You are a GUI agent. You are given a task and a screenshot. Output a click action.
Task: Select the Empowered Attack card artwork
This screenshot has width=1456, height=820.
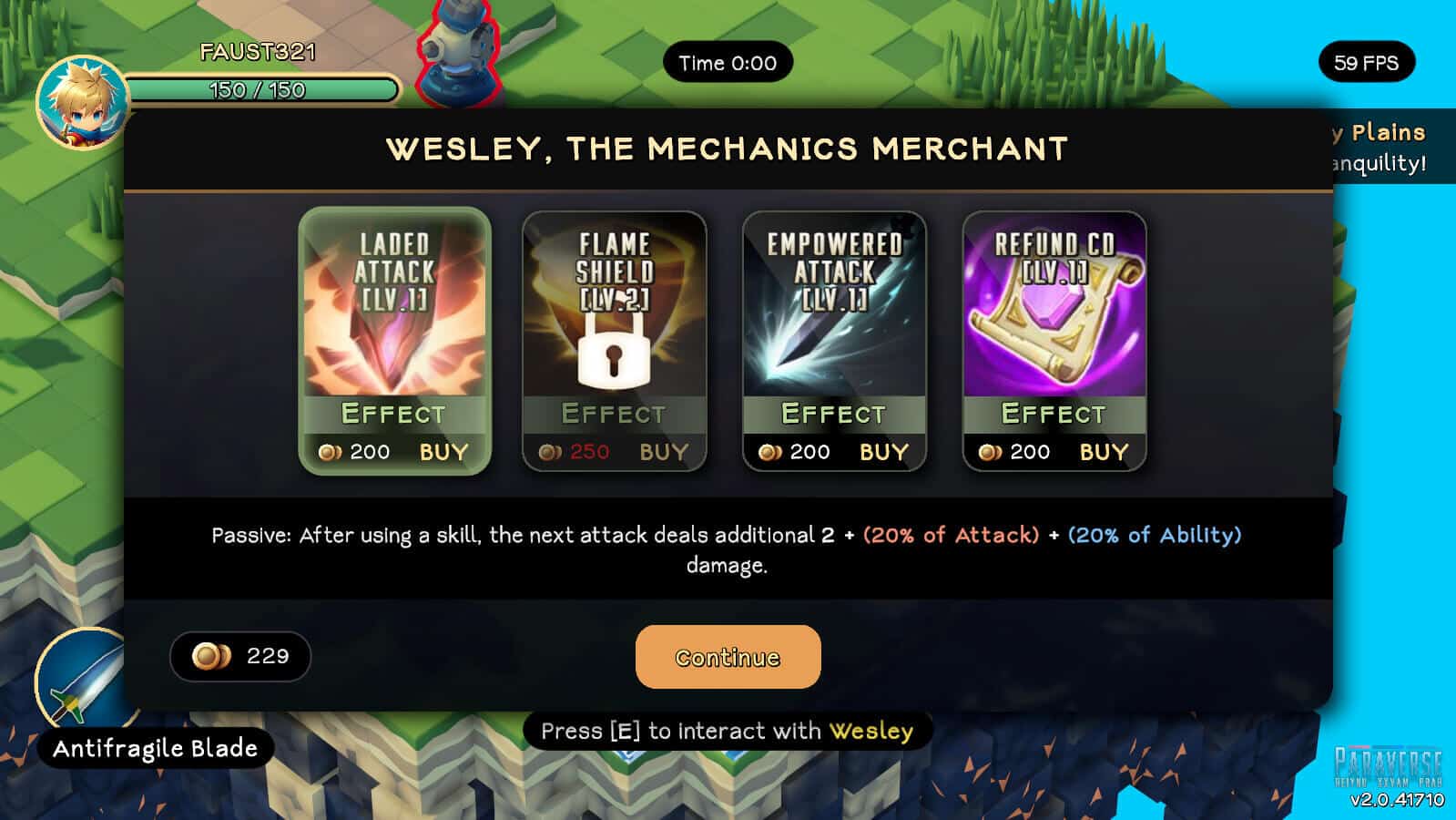(x=834, y=310)
